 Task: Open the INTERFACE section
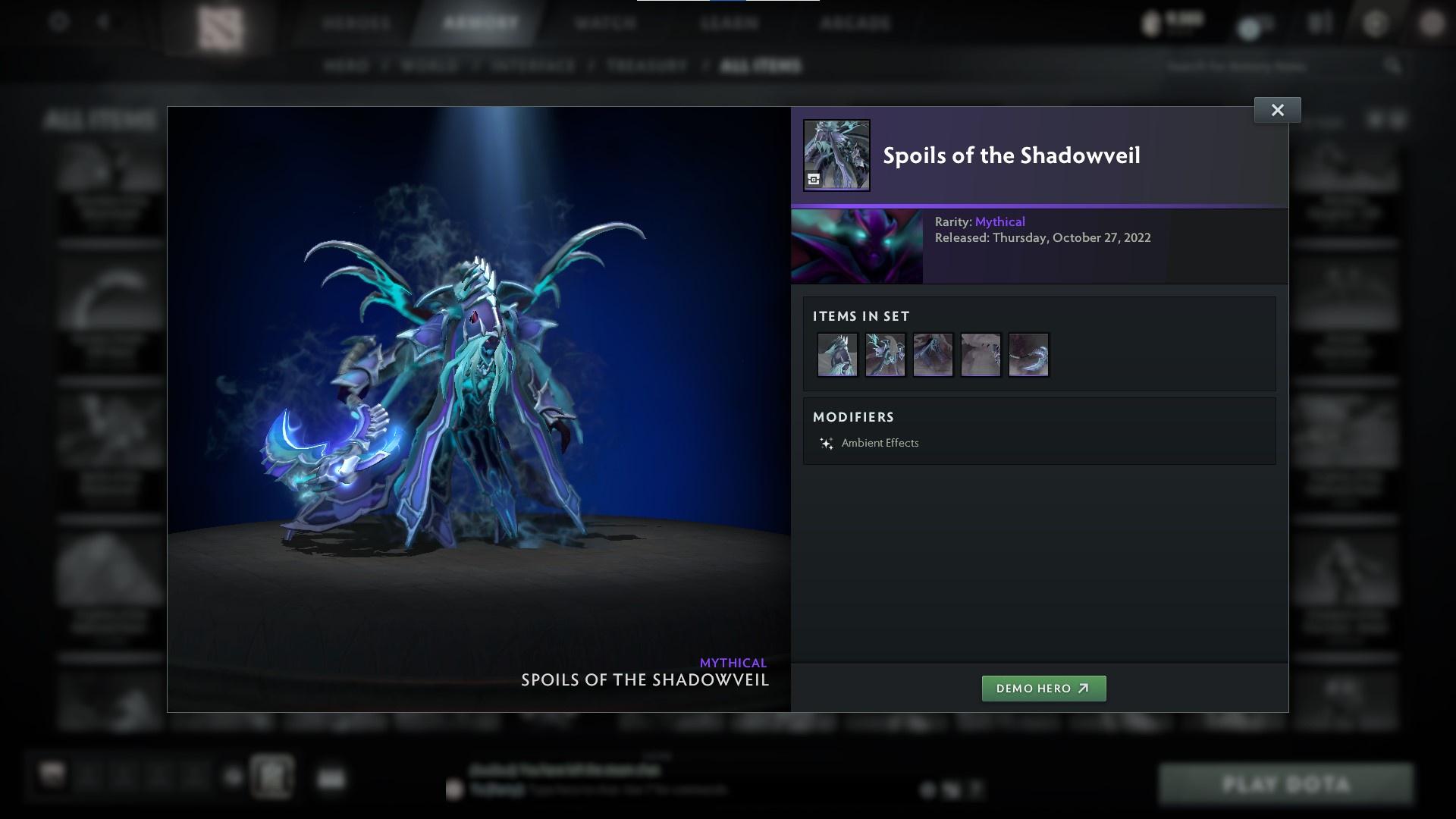pos(531,66)
